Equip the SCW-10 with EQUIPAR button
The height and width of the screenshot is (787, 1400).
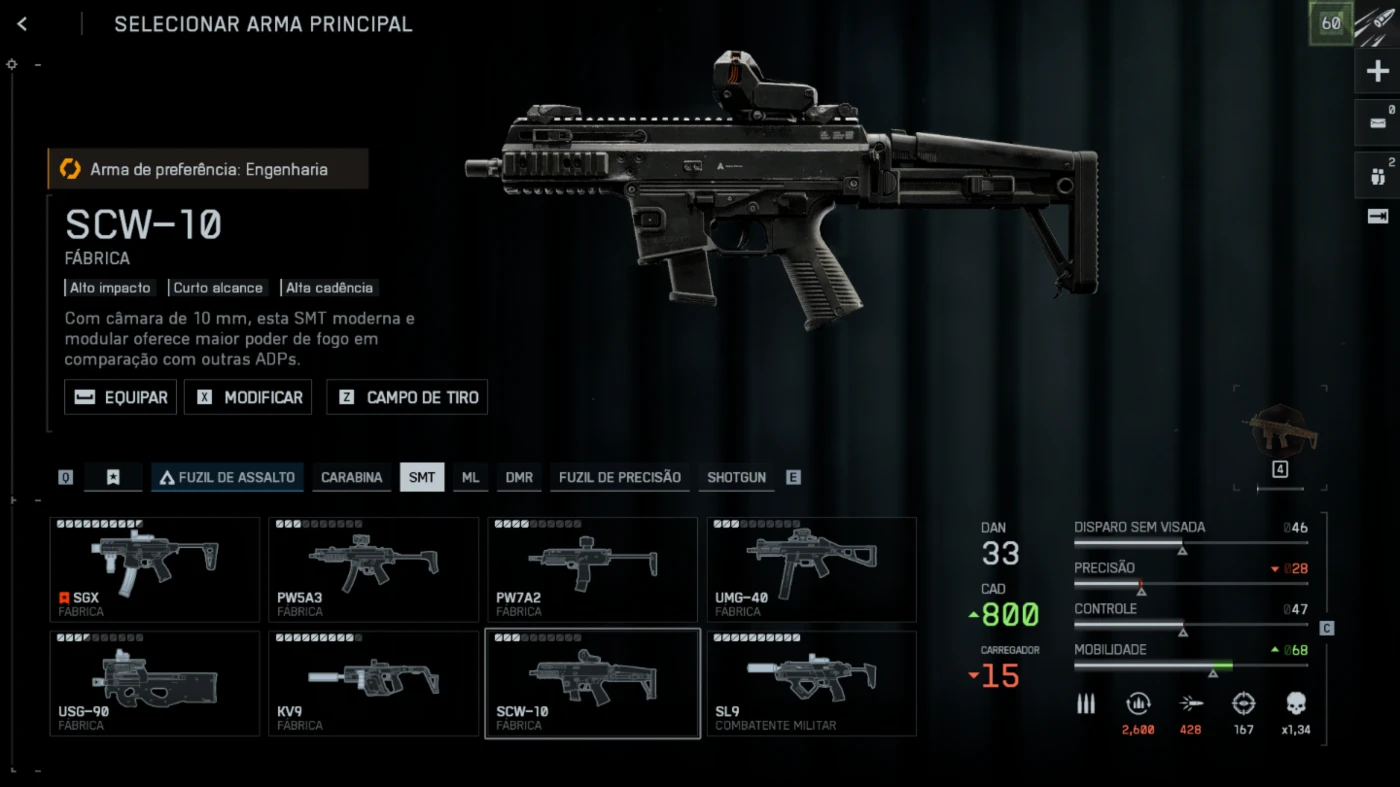[x=121, y=397]
